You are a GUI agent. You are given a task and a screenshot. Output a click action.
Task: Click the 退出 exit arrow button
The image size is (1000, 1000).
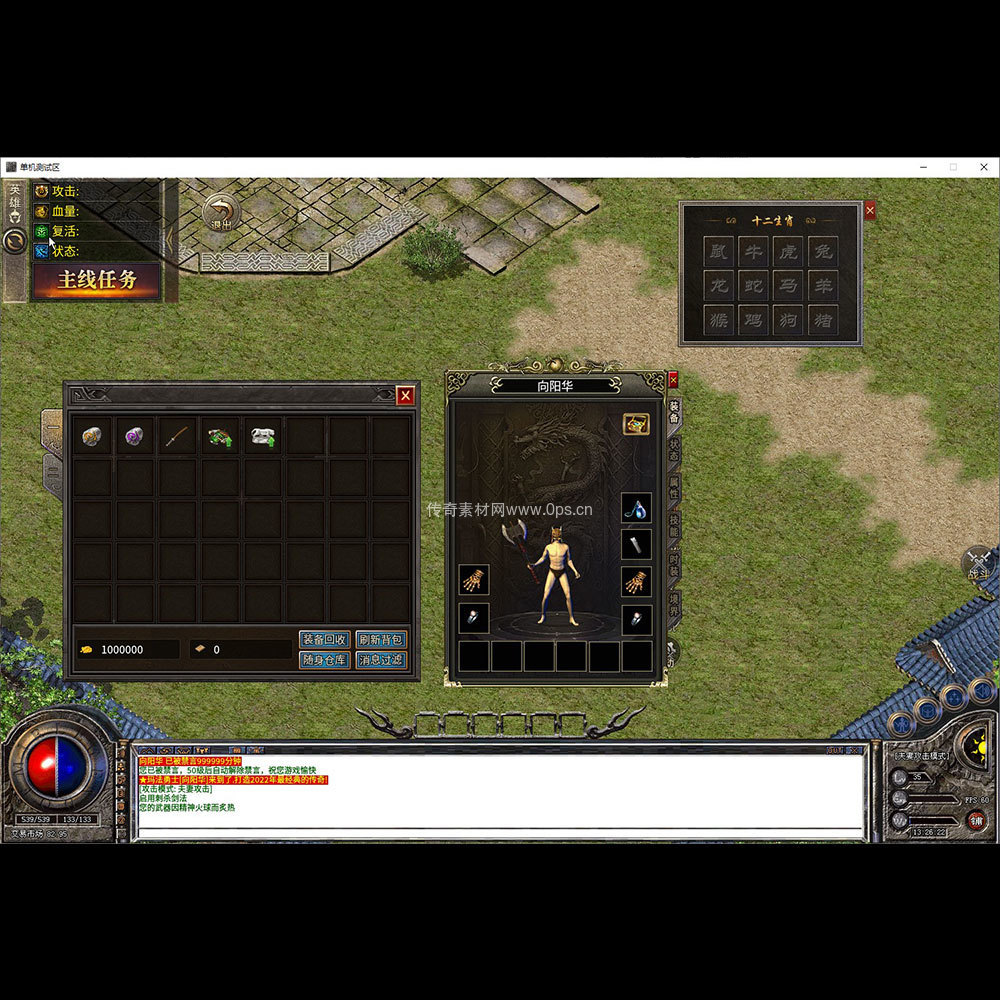tap(221, 212)
